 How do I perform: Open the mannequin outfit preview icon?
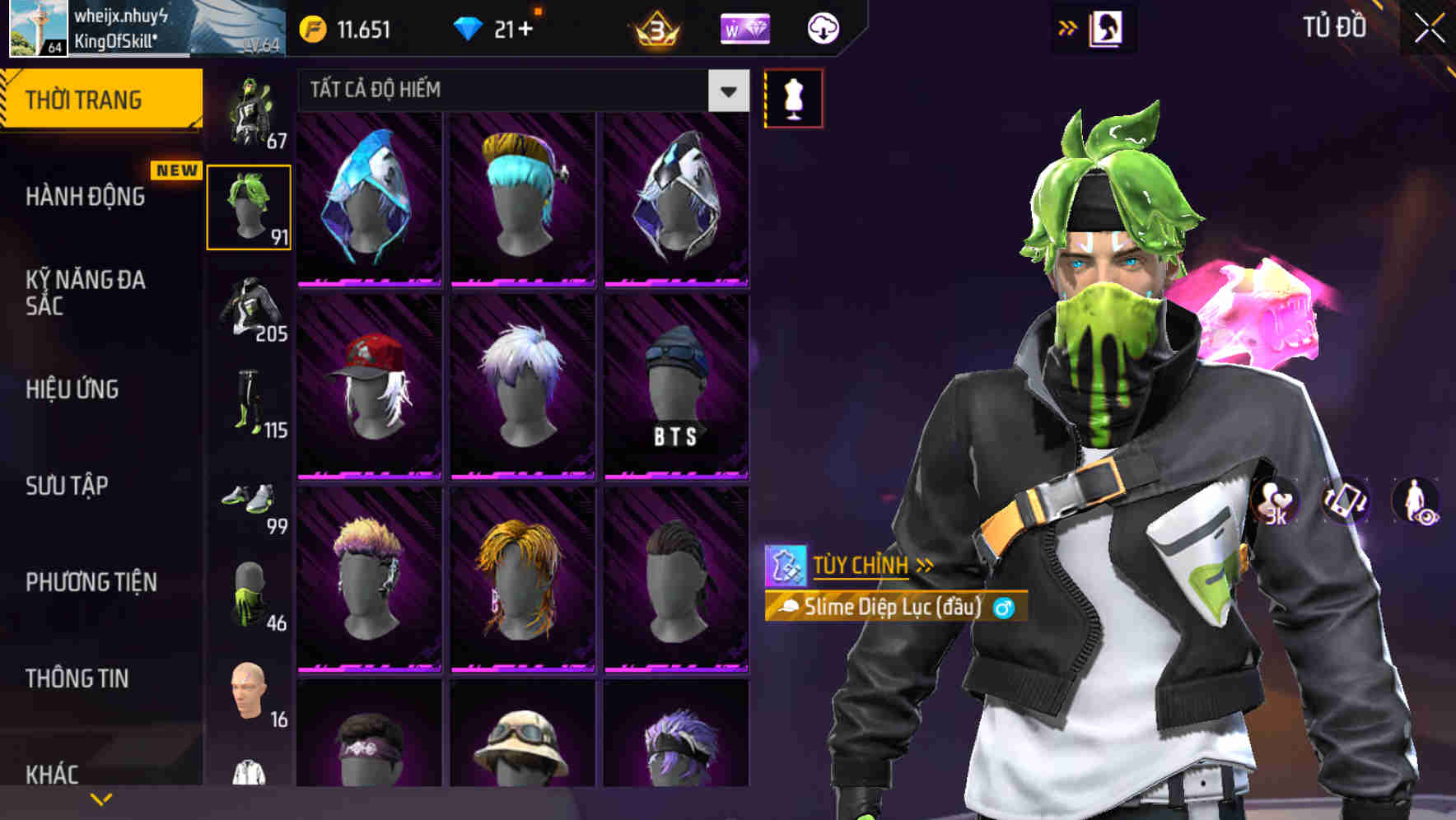793,97
